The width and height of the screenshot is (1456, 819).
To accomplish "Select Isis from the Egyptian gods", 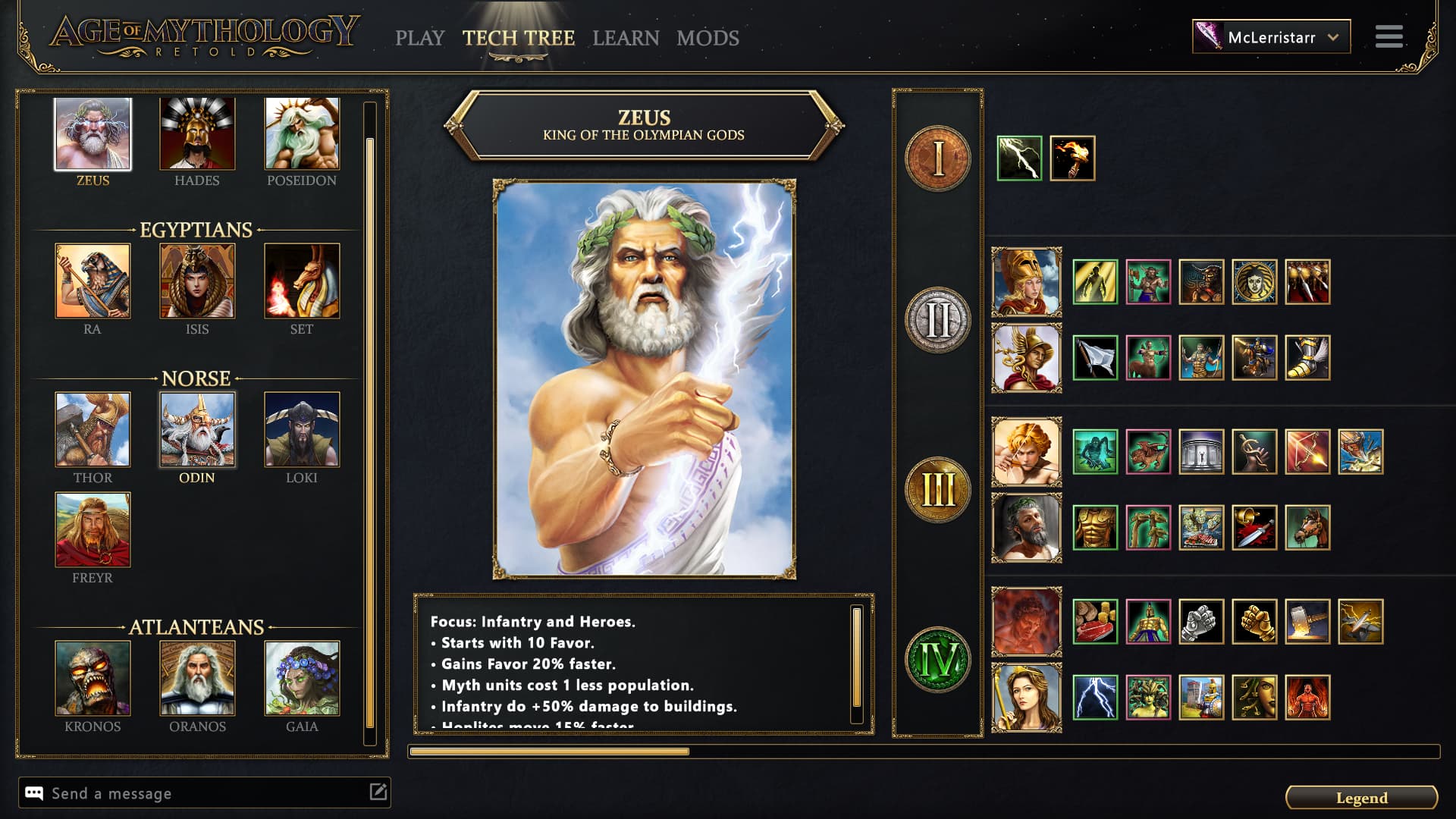I will [x=196, y=281].
